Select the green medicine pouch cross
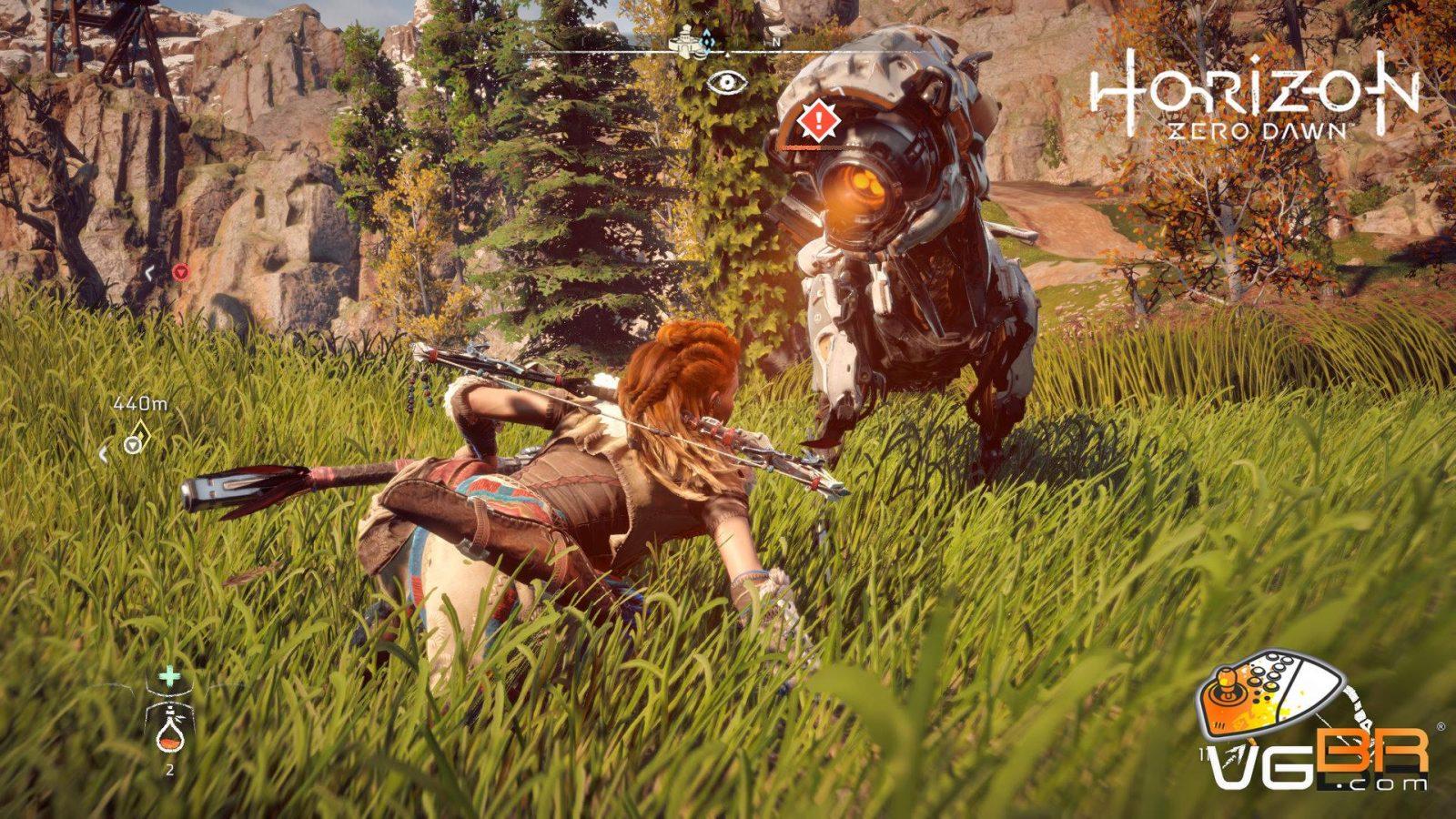Image resolution: width=1456 pixels, height=819 pixels. point(169,676)
